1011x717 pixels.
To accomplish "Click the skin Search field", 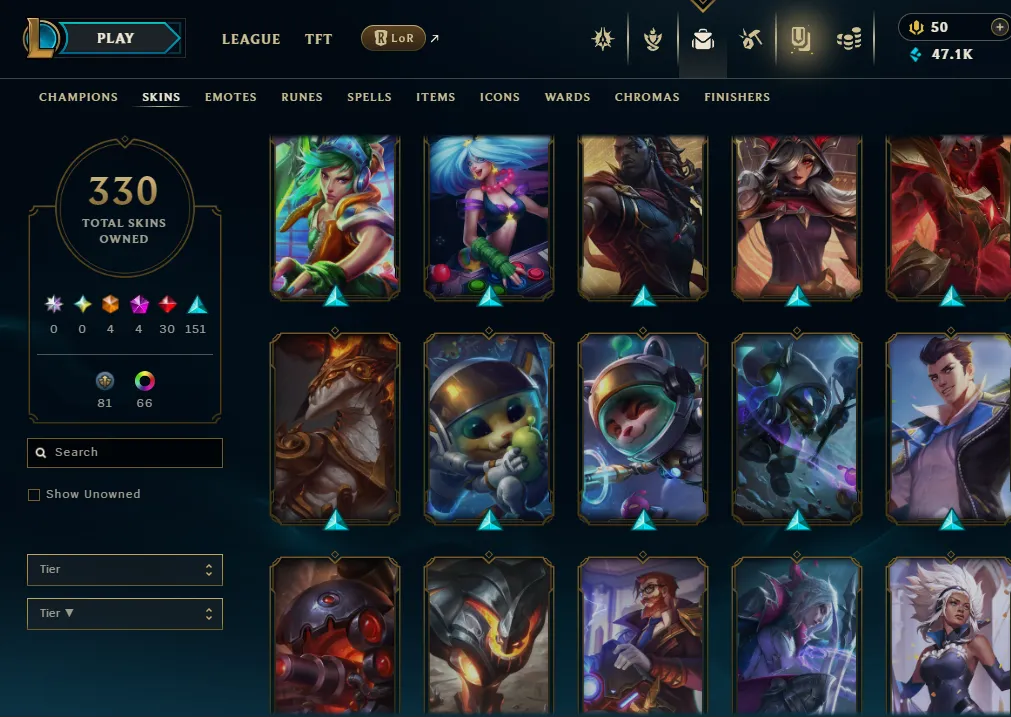I will 125,453.
